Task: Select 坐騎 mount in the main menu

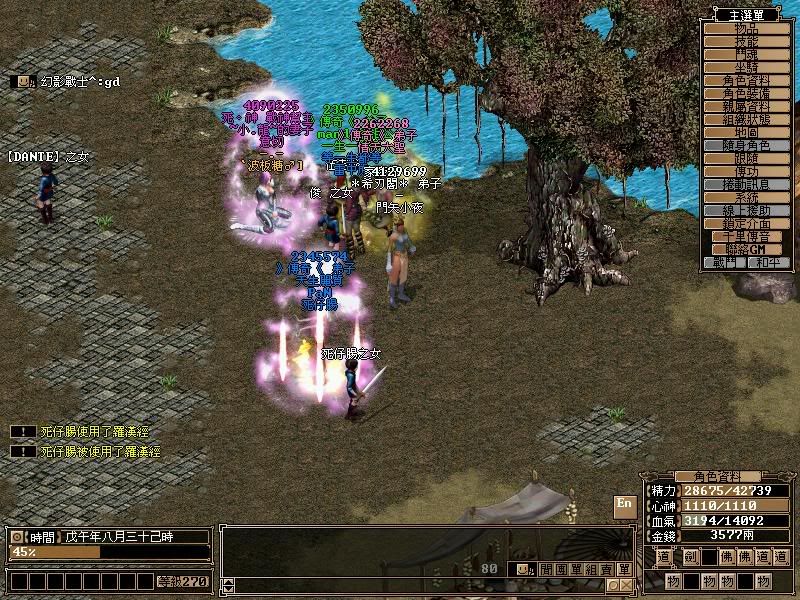Action: (746, 67)
